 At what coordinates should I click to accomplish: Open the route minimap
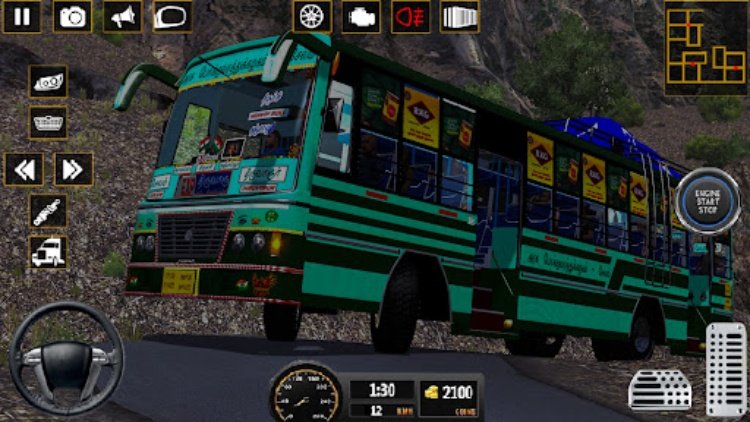pos(705,48)
